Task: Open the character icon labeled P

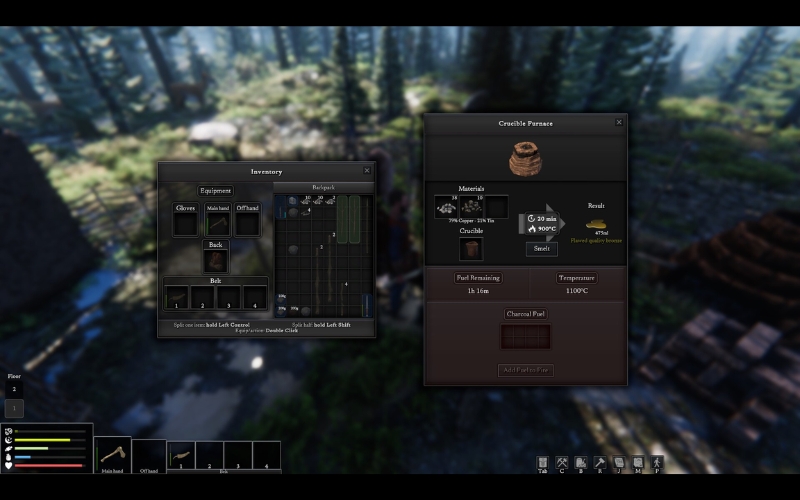Action: click(x=657, y=462)
